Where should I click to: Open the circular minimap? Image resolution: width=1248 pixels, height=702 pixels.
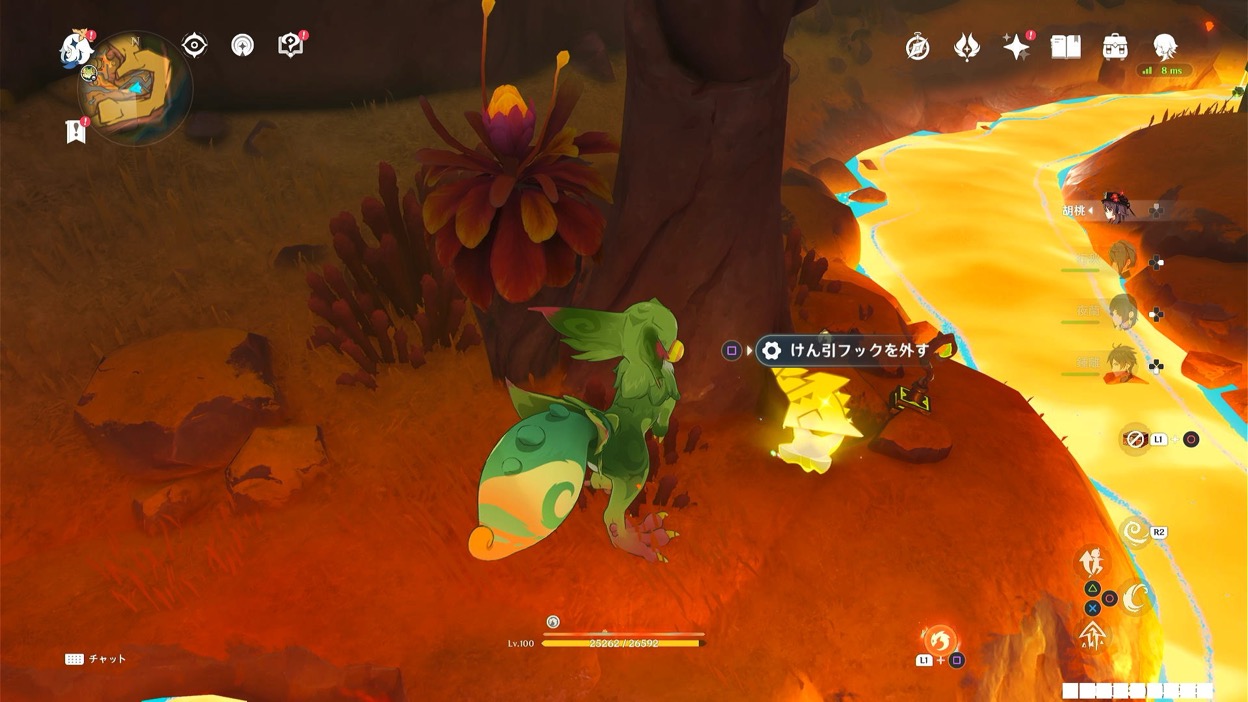coord(133,86)
